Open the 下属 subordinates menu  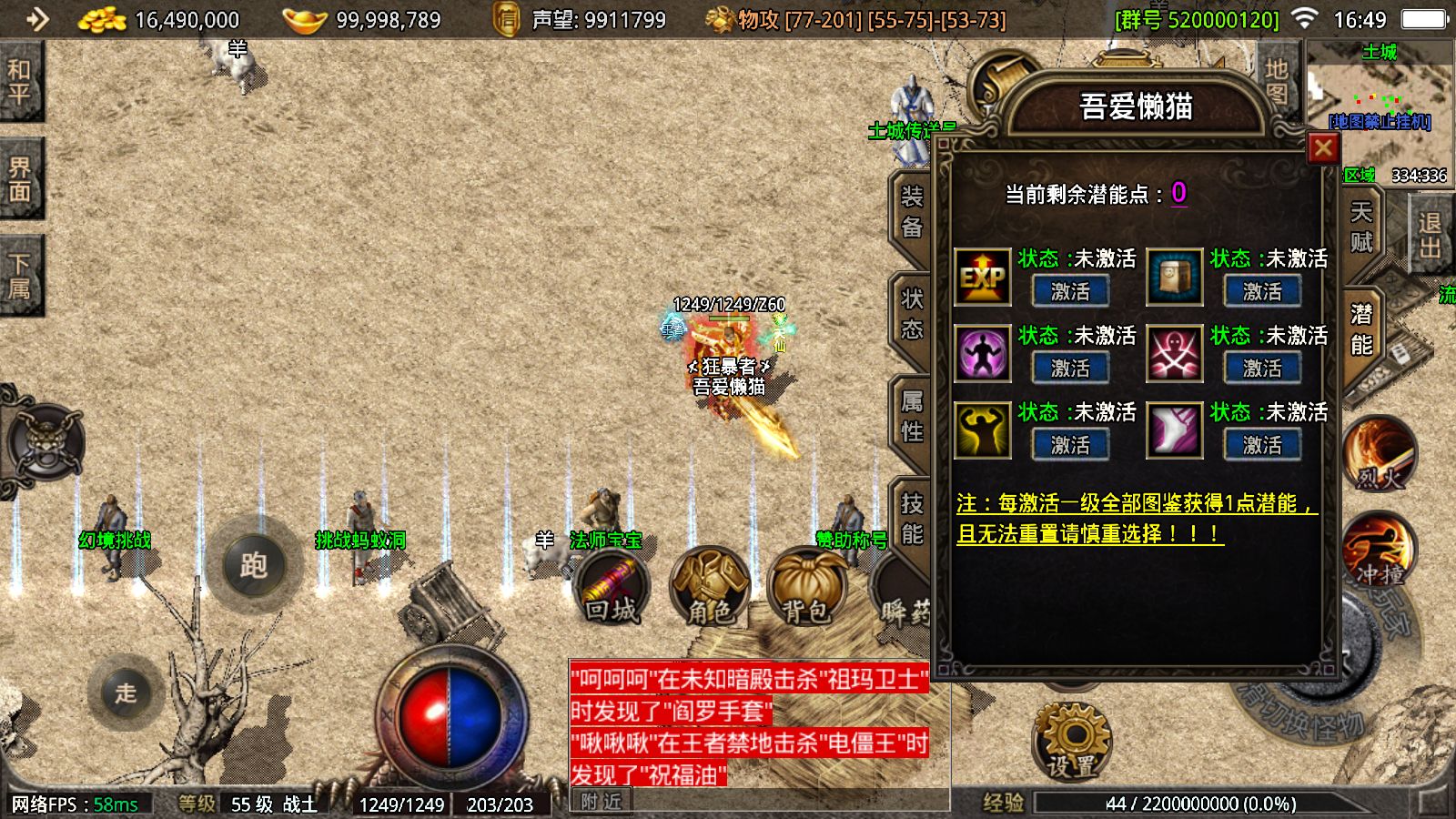[x=19, y=277]
